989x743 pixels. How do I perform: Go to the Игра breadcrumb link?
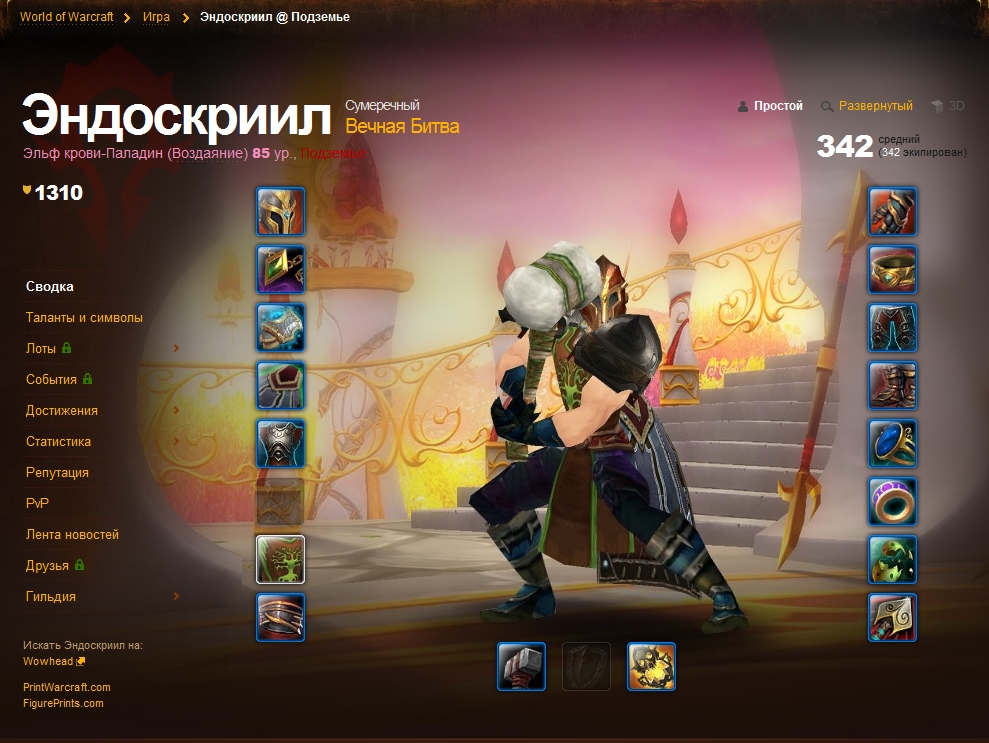(x=156, y=17)
